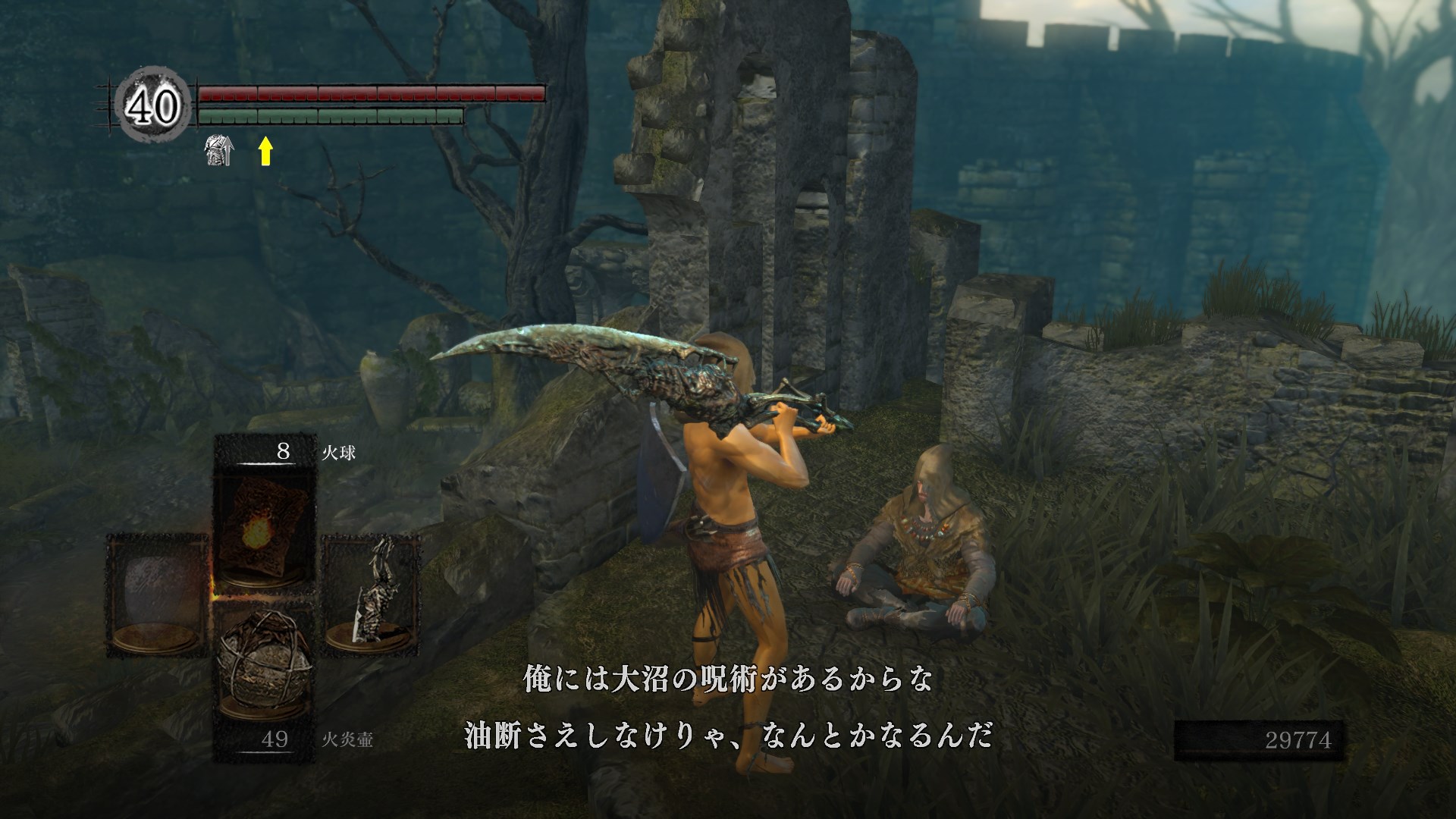Select the left-hand shield slot
The width and height of the screenshot is (1456, 819).
(x=157, y=595)
